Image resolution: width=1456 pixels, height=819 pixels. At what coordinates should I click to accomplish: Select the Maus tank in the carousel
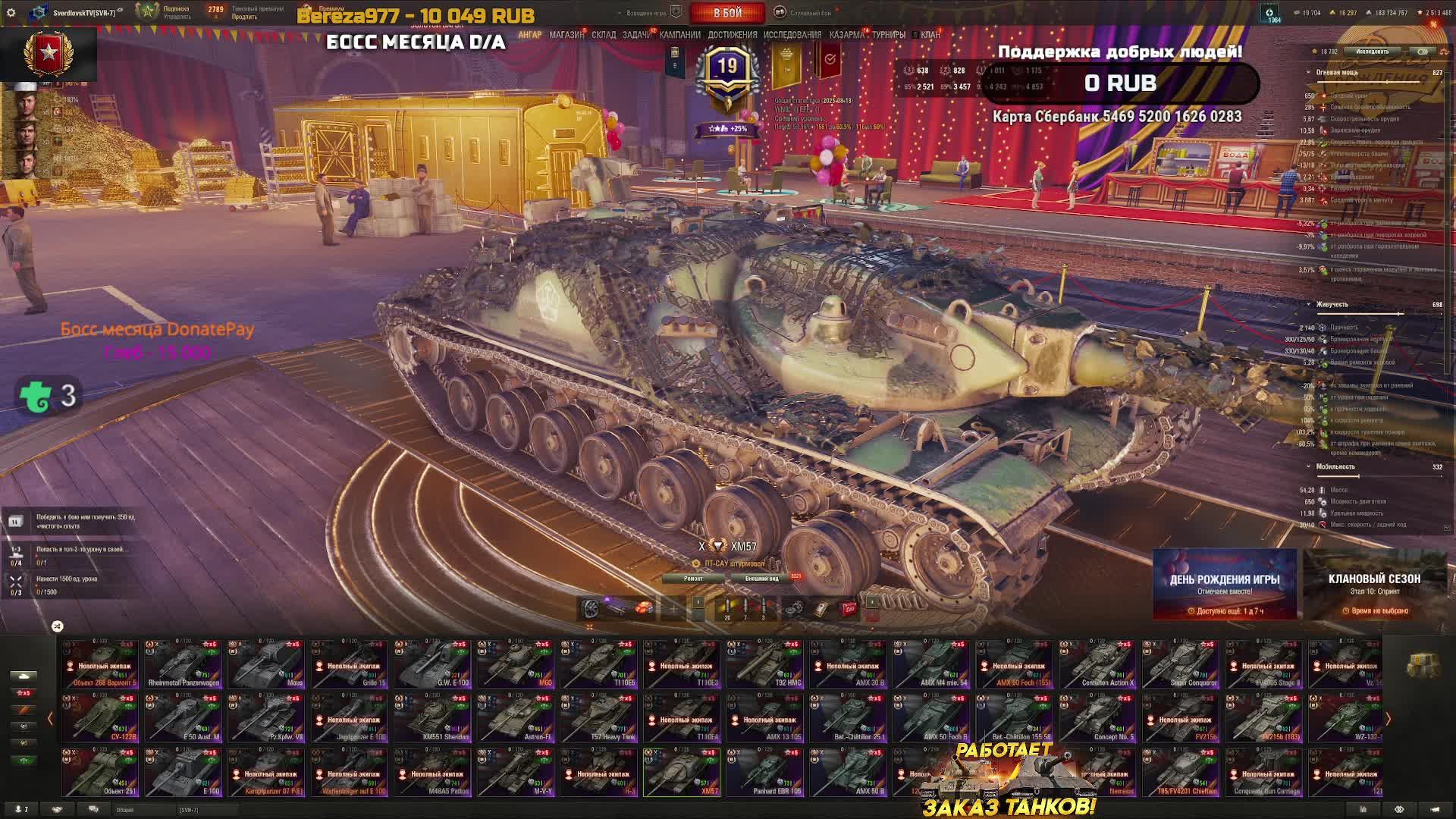[x=266, y=664]
